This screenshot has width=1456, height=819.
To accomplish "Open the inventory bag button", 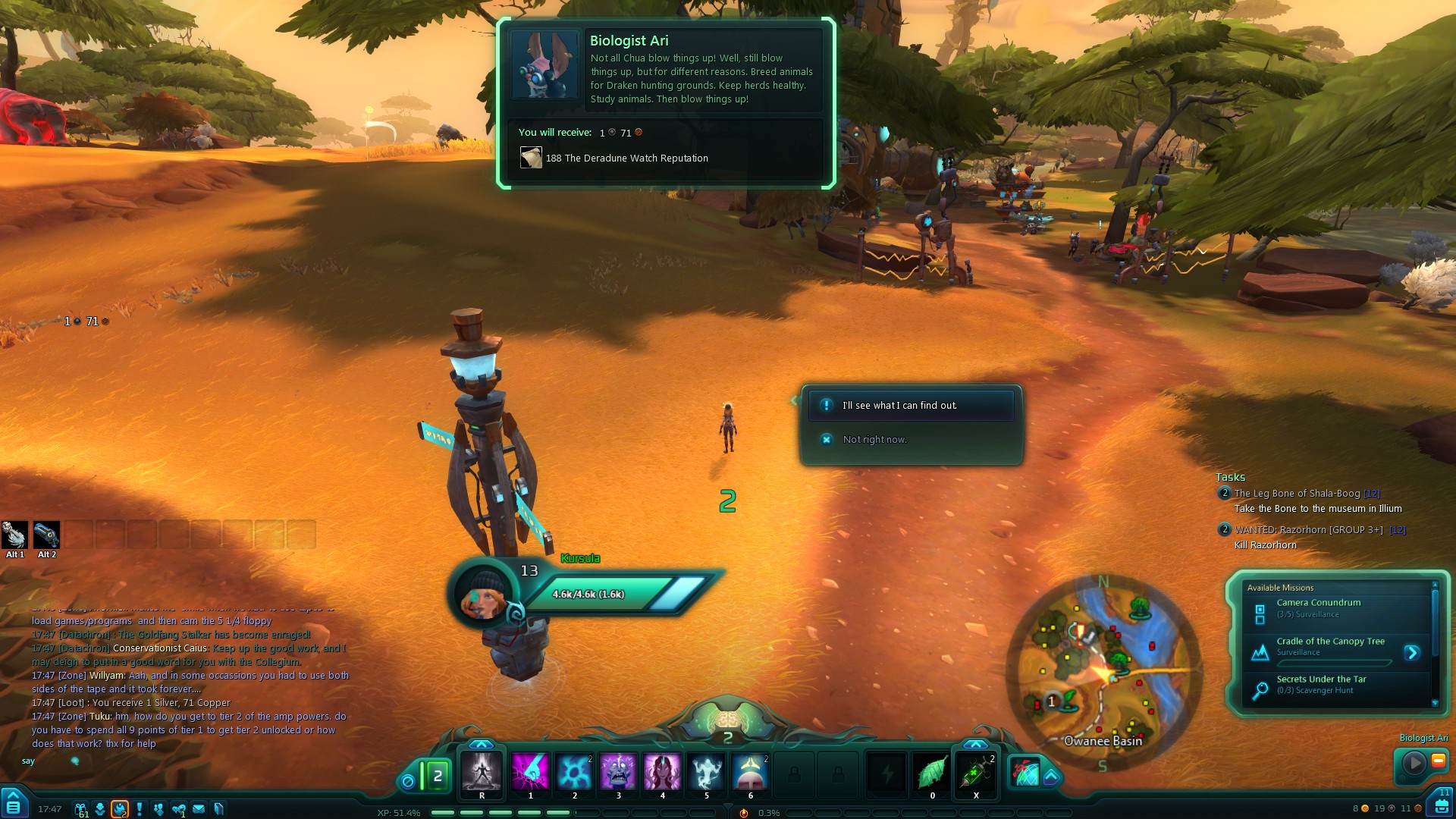I will click(x=1441, y=805).
